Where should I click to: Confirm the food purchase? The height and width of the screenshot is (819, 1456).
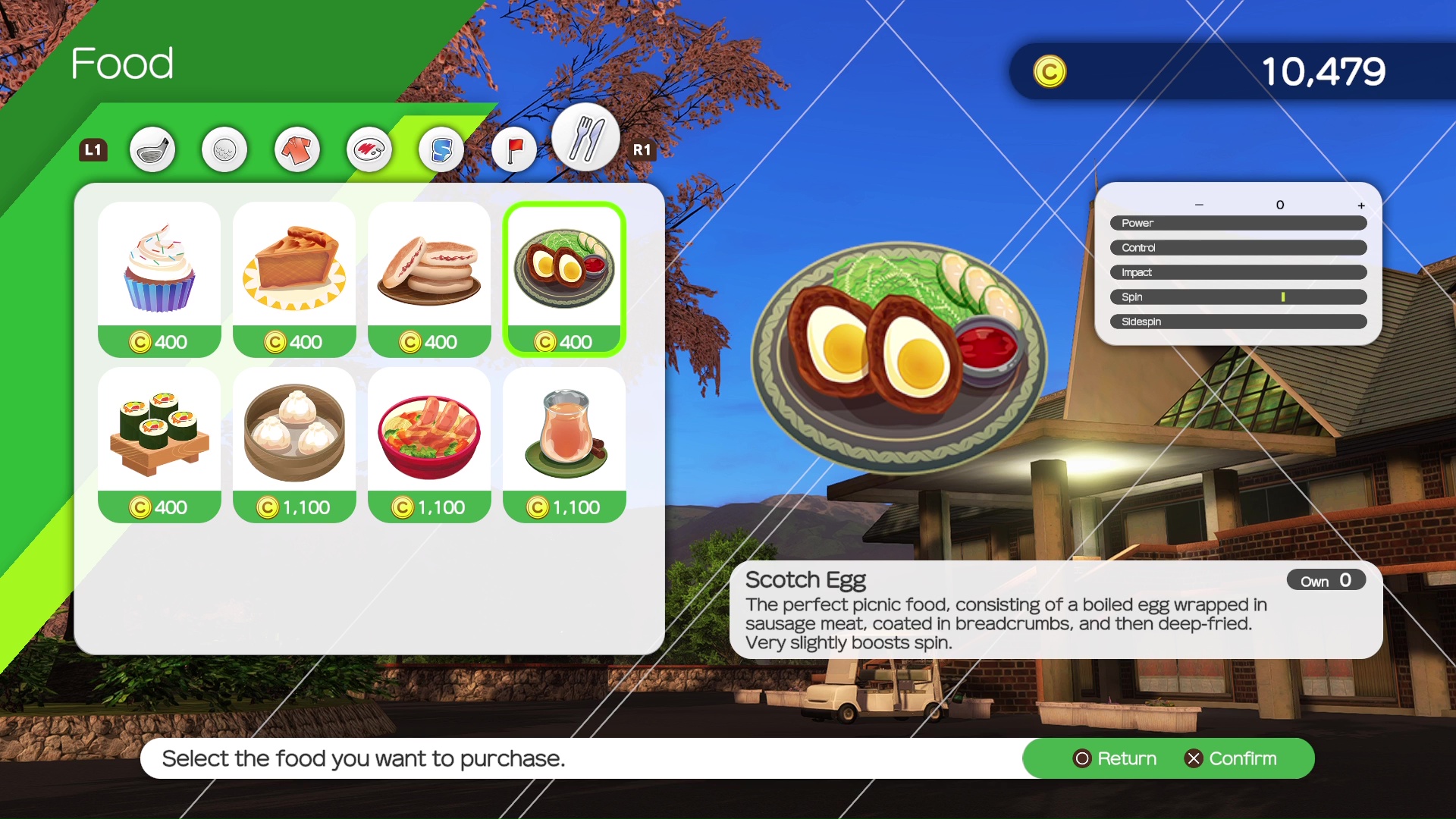[x=1231, y=758]
